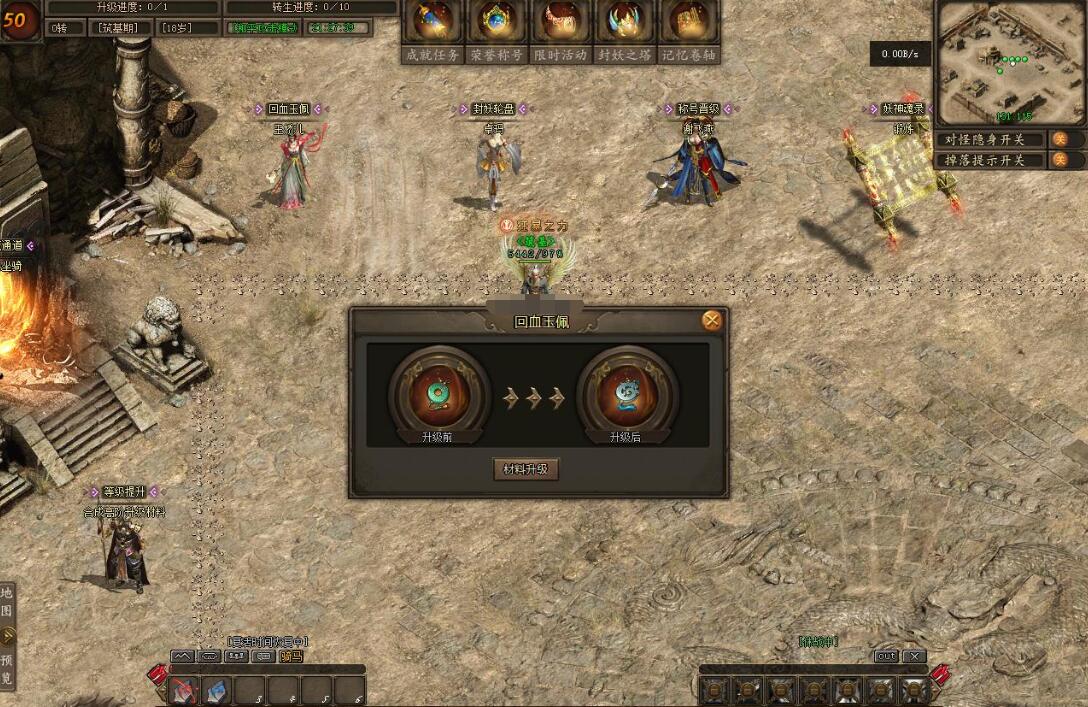This screenshot has width=1088, height=707.
Task: Close the 回血玉佩 dialog window
Action: (711, 320)
